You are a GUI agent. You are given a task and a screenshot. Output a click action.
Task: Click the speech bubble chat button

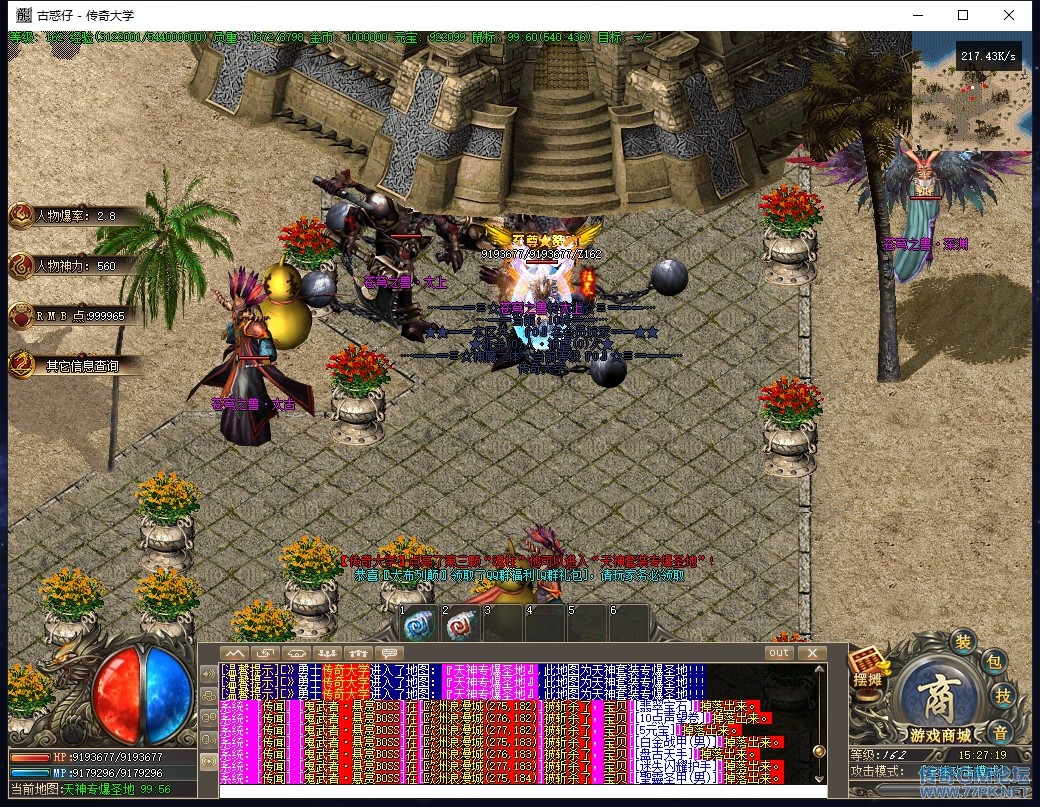388,653
